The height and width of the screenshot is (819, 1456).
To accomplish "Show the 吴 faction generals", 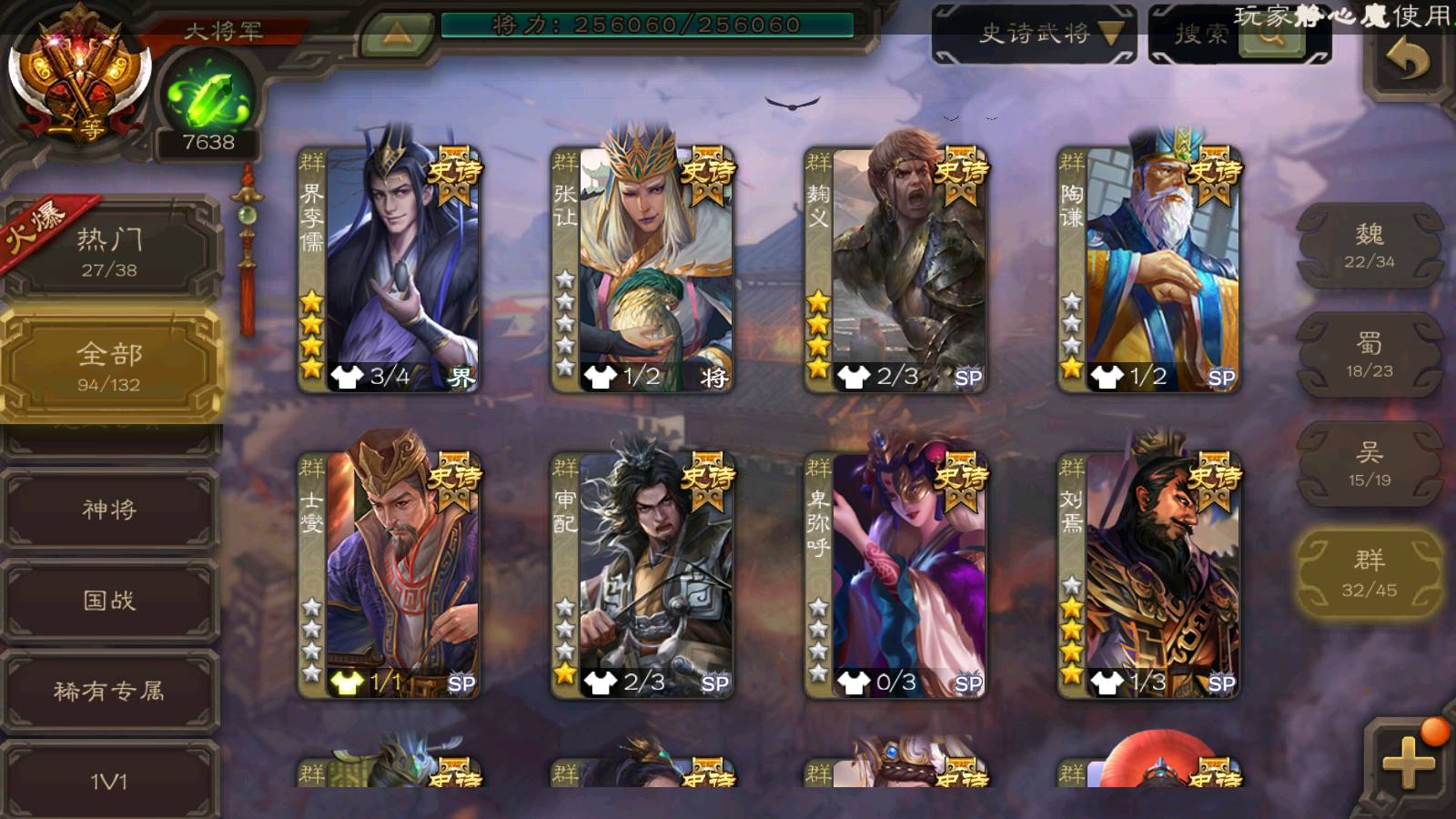I will pyautogui.click(x=1370, y=464).
